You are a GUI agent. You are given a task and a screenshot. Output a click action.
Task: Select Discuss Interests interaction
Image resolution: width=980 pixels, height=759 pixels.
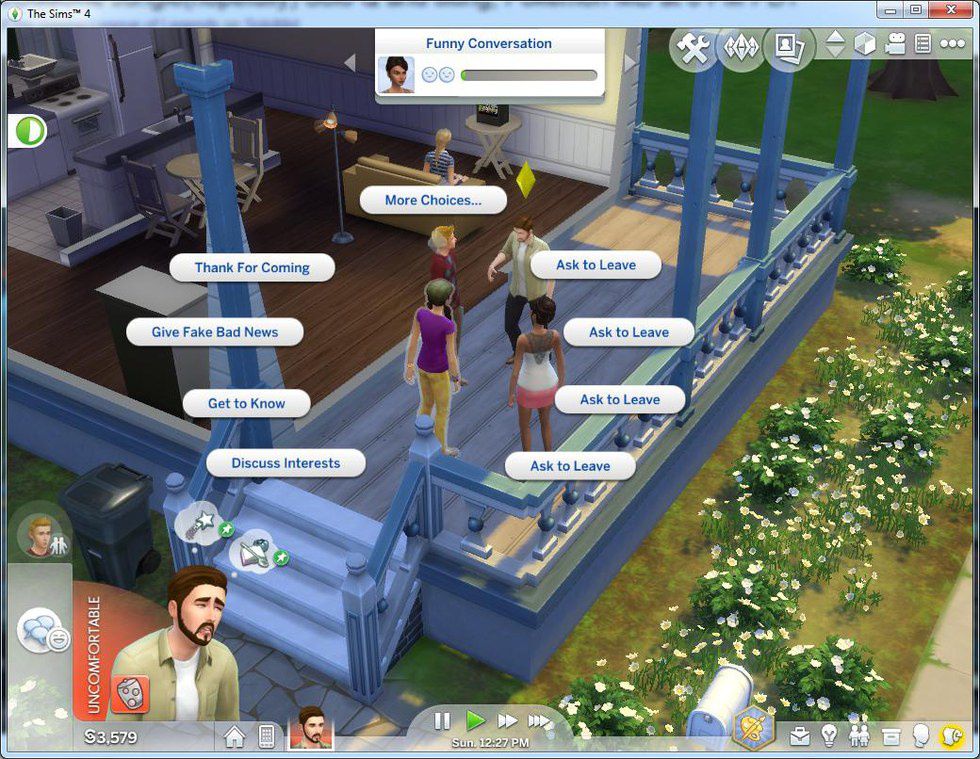point(285,464)
